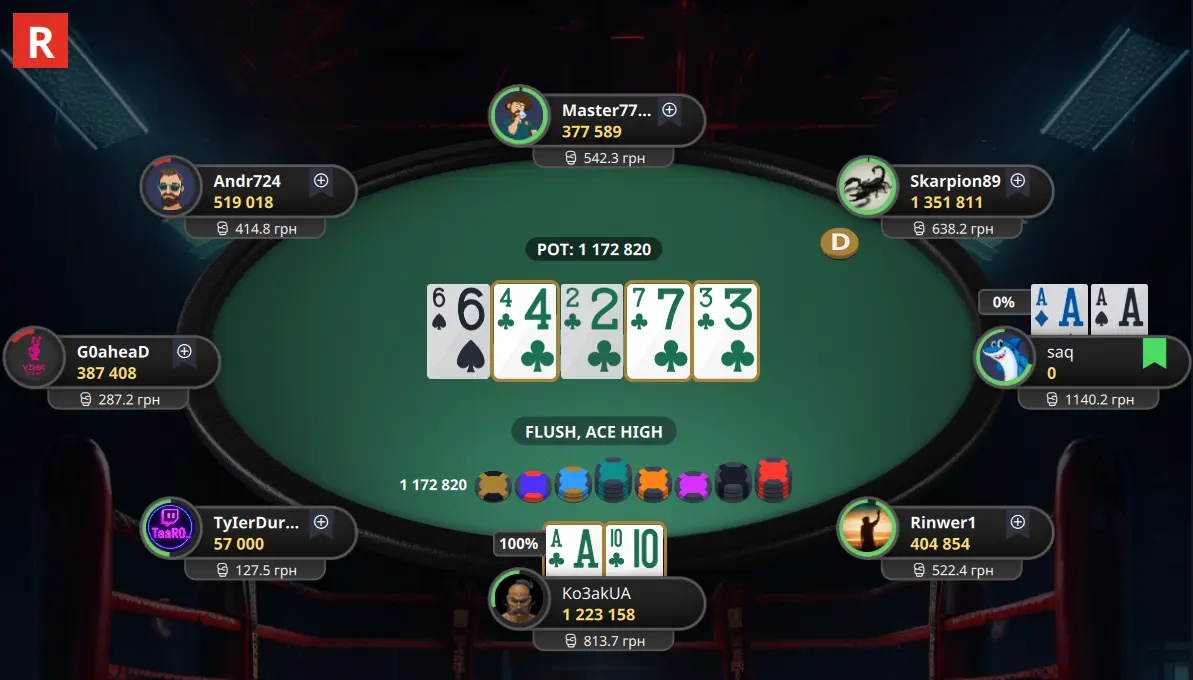1193x680 pixels.
Task: Click the plus icon beside TyIerDur
Action: click(x=321, y=522)
